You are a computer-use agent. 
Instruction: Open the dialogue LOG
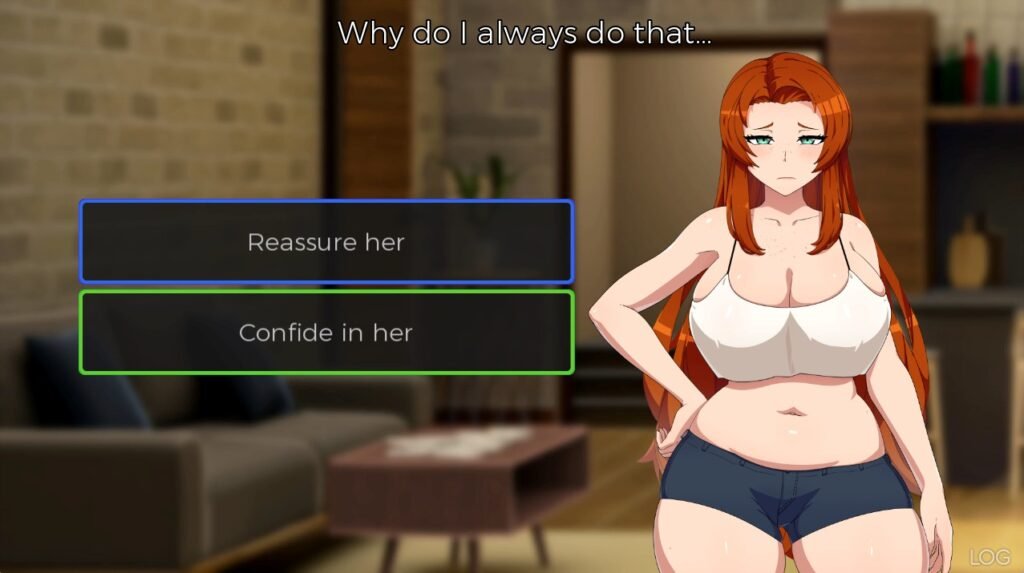(991, 557)
